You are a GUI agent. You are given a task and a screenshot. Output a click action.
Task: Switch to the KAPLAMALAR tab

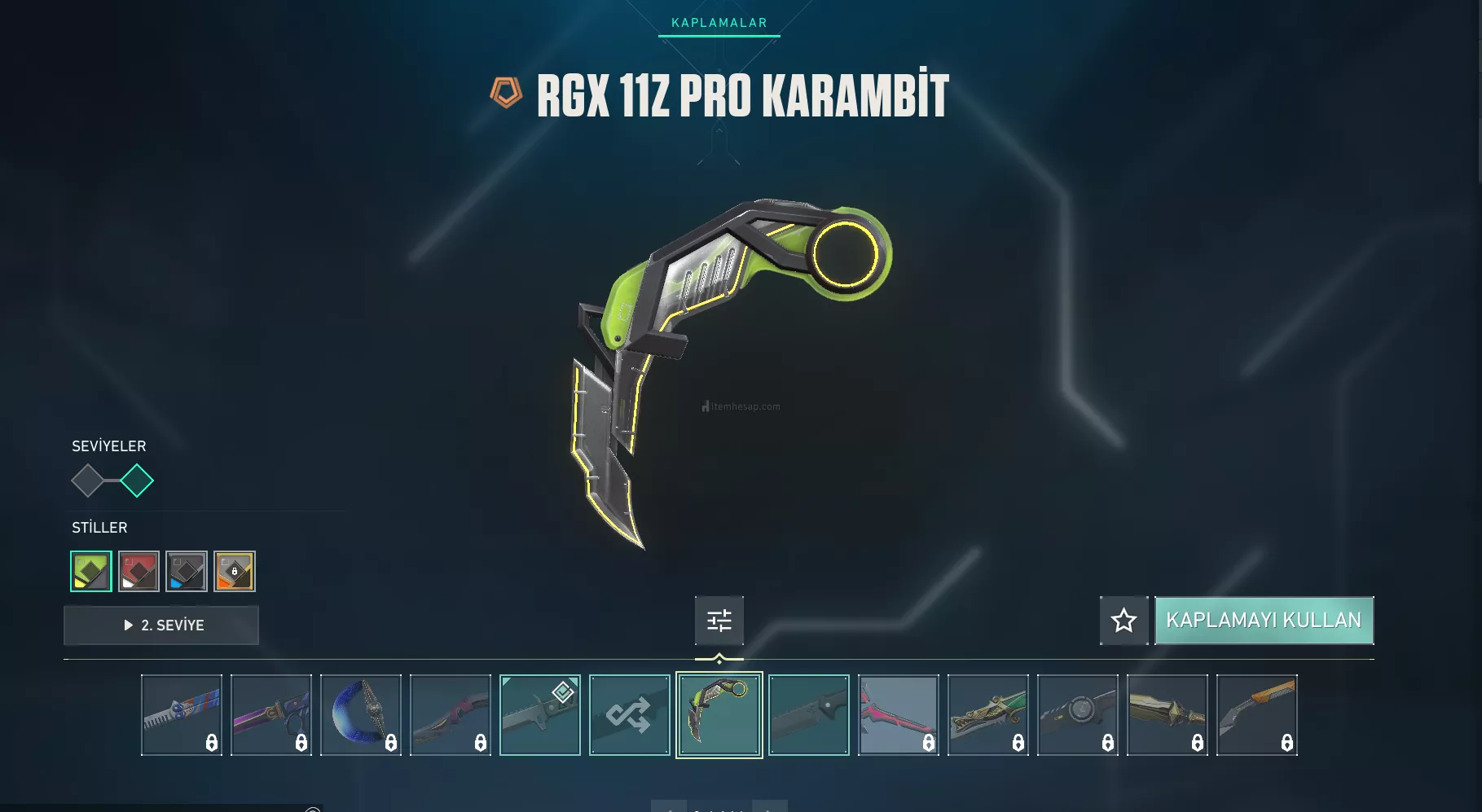pos(719,23)
